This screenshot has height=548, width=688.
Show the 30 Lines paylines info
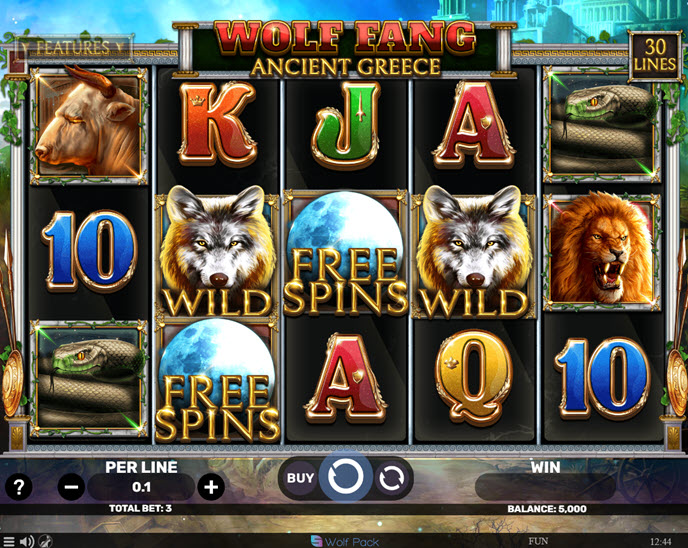pos(656,56)
